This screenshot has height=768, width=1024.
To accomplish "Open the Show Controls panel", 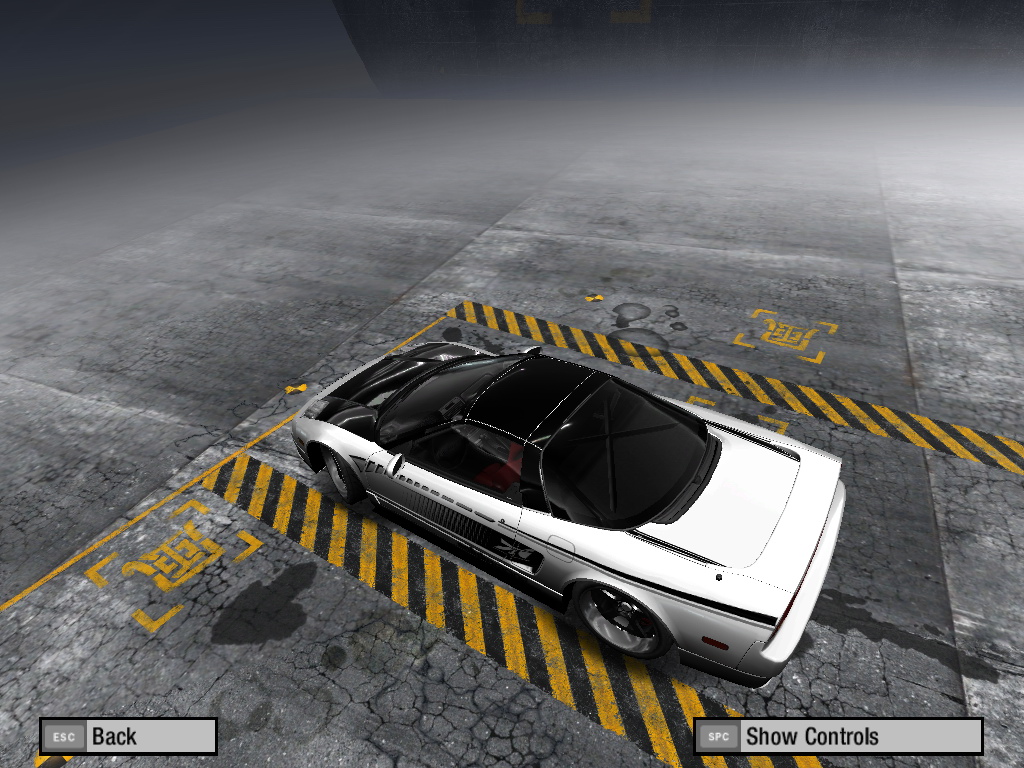I will click(x=838, y=737).
